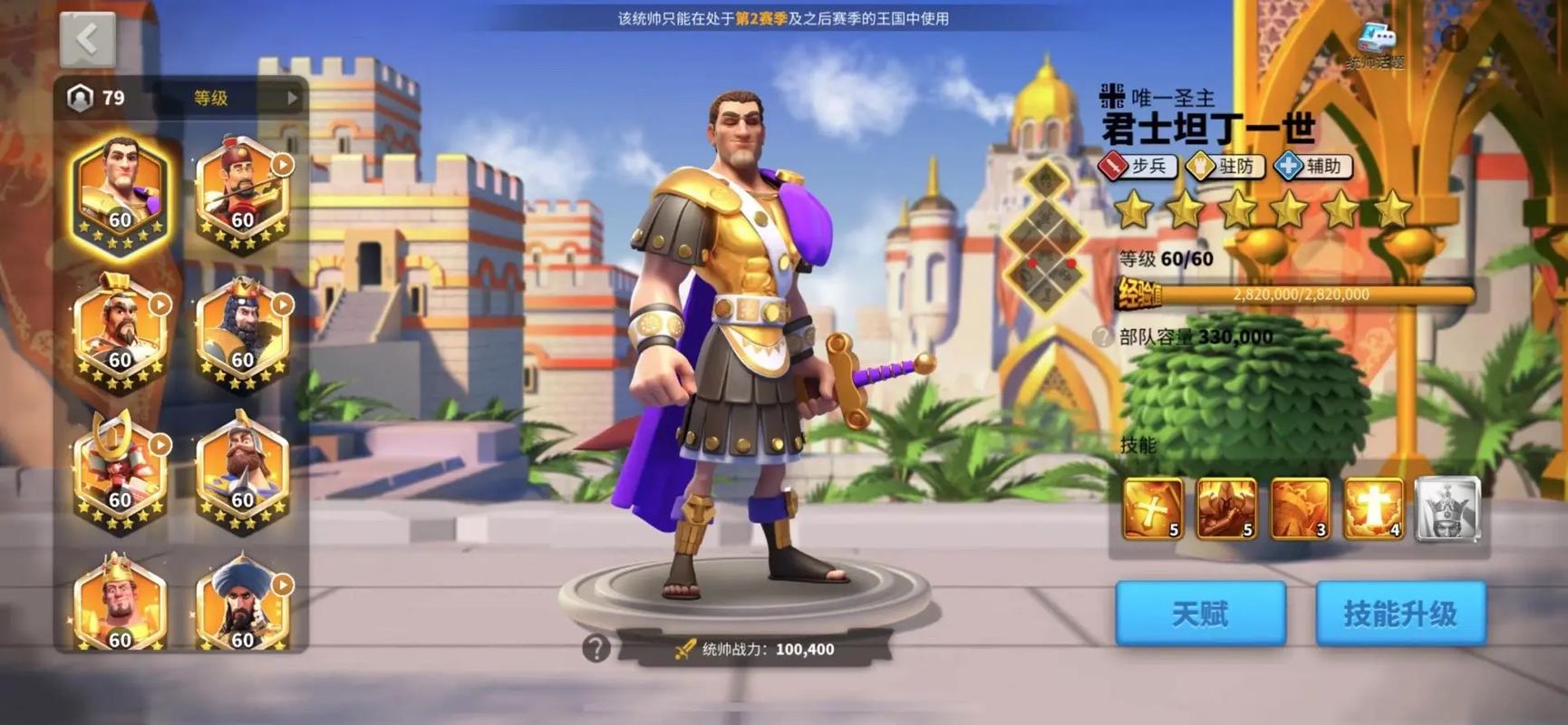Toggle the 步兵 infantry type tag
Screen dimensions: 1568x725
coord(1139,167)
